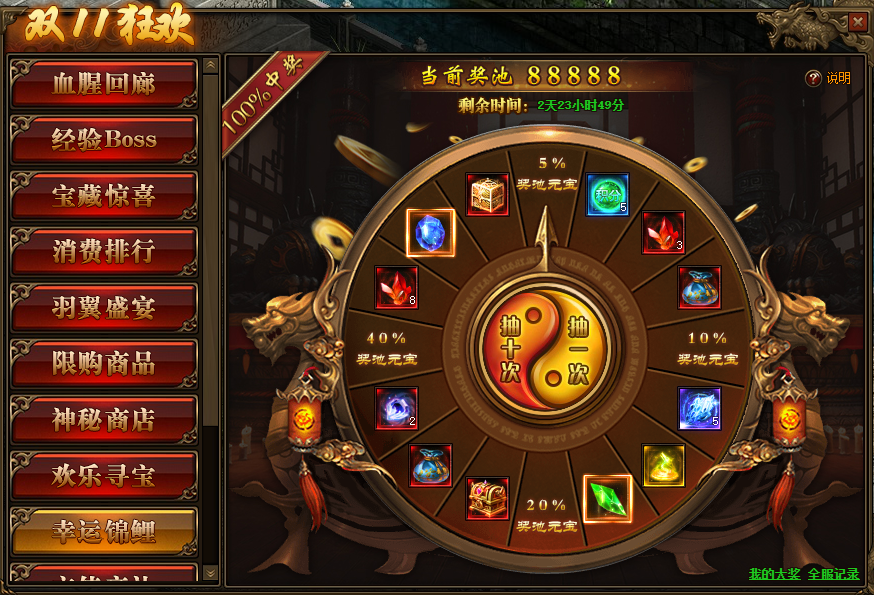Show the 消费排行 ranking tab
874x595 pixels.
tap(104, 252)
